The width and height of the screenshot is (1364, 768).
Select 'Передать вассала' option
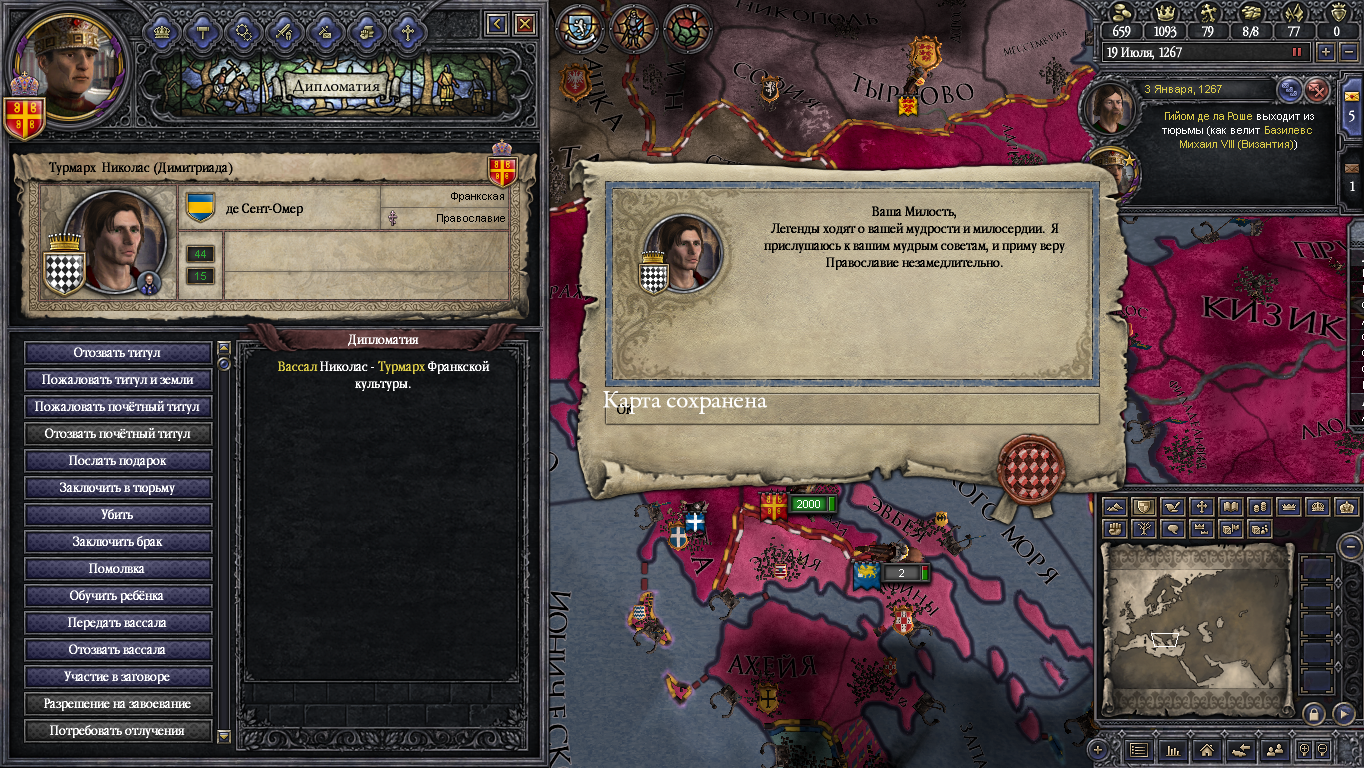117,623
